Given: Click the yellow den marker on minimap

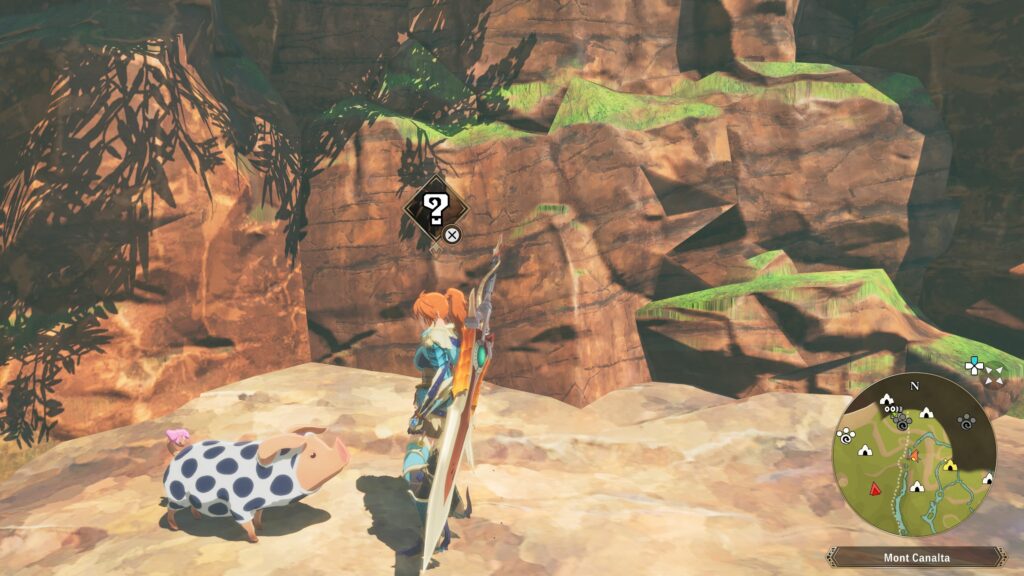Looking at the screenshot, I should (949, 465).
